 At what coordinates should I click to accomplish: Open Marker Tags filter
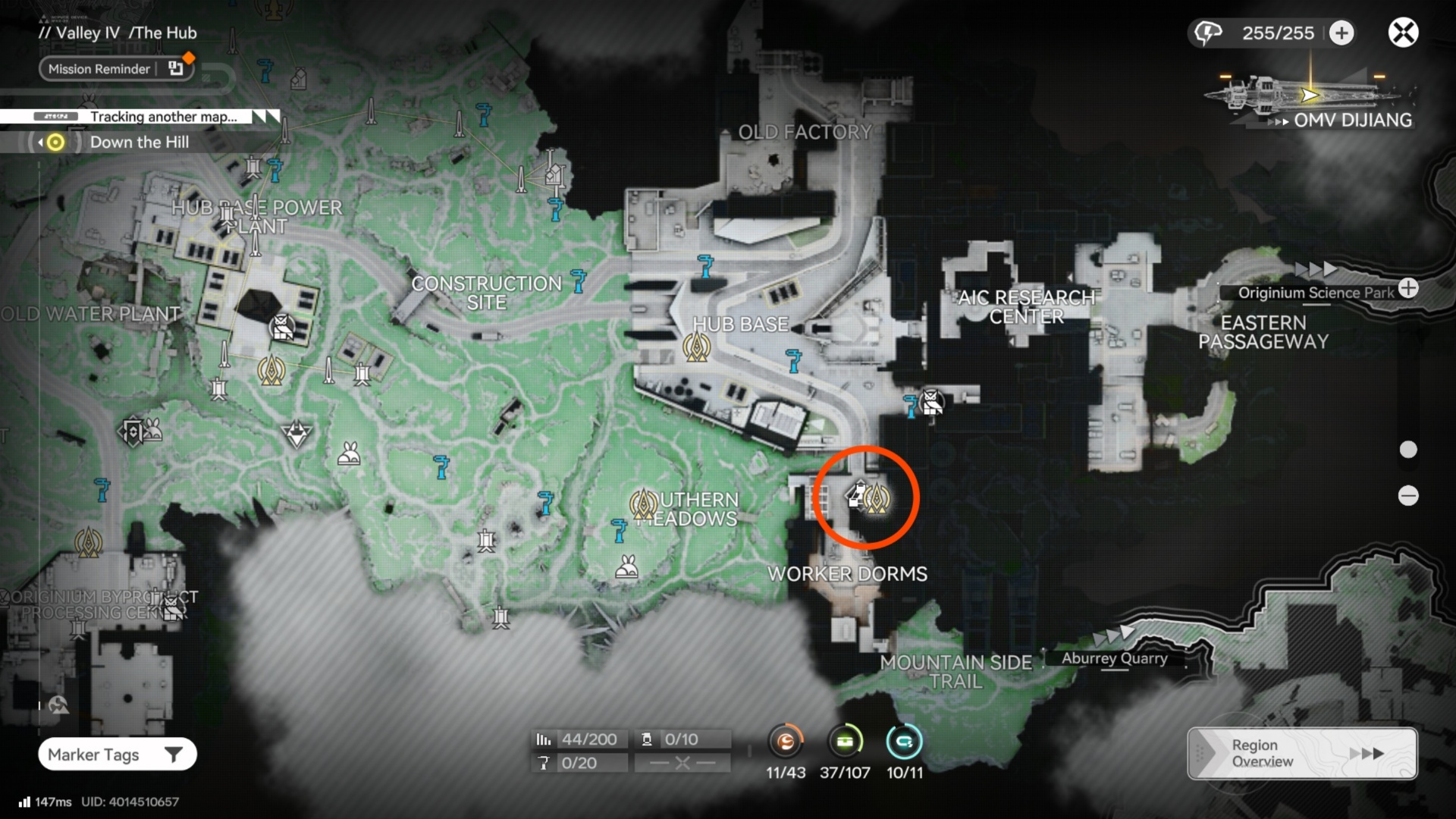click(x=117, y=755)
